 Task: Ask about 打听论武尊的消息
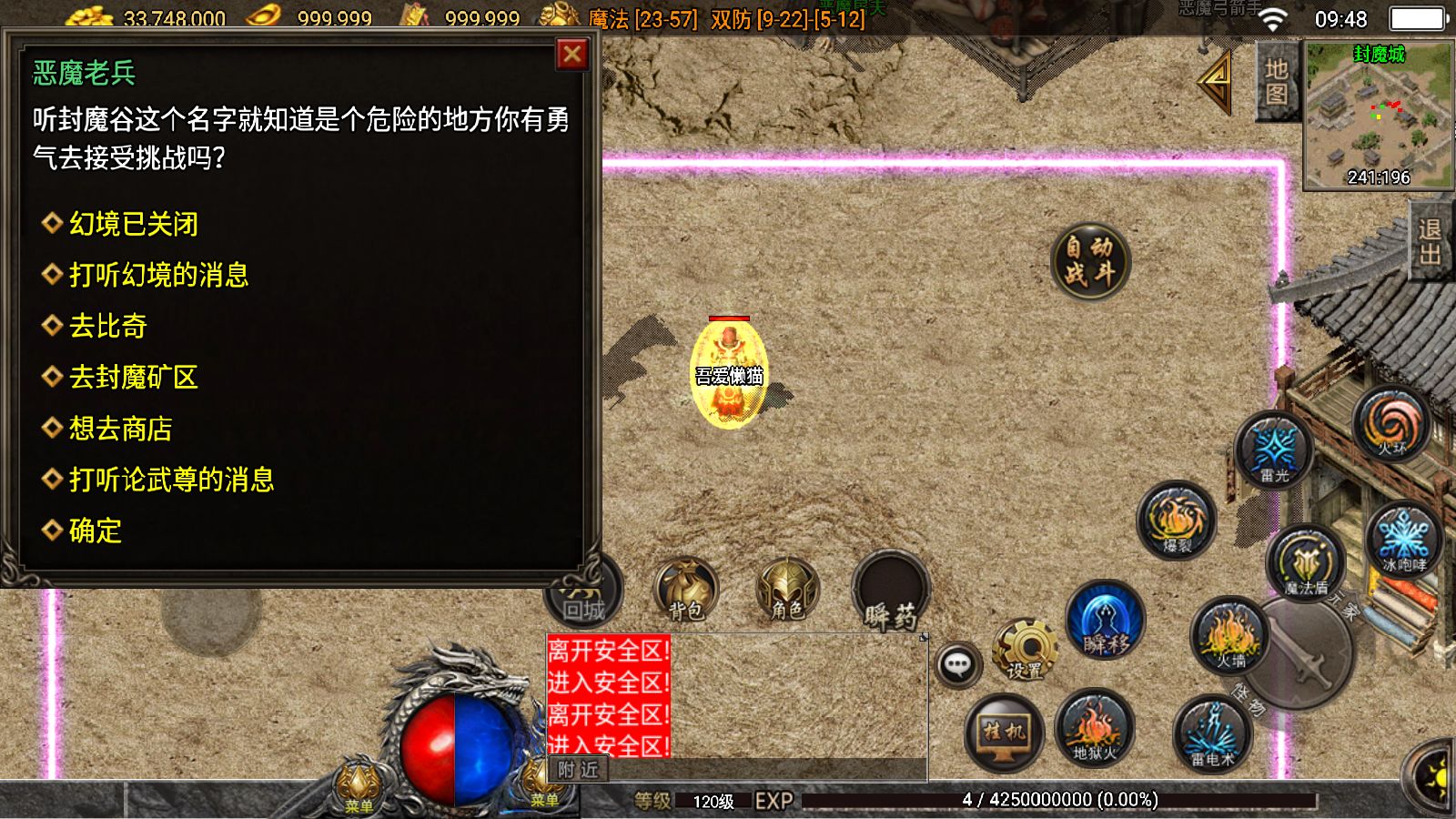pos(171,480)
